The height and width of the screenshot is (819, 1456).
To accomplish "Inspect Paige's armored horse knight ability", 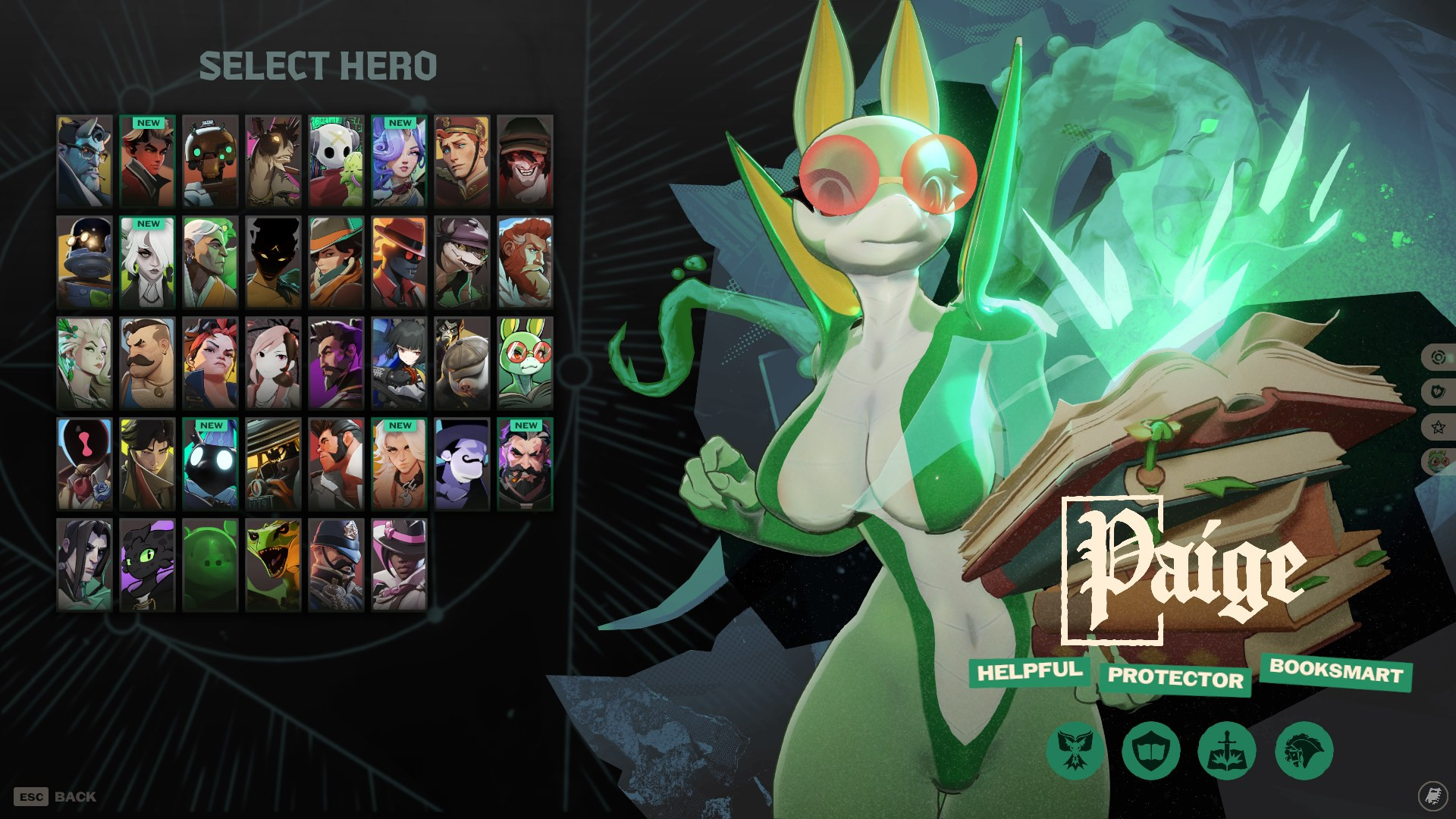I will [1304, 750].
